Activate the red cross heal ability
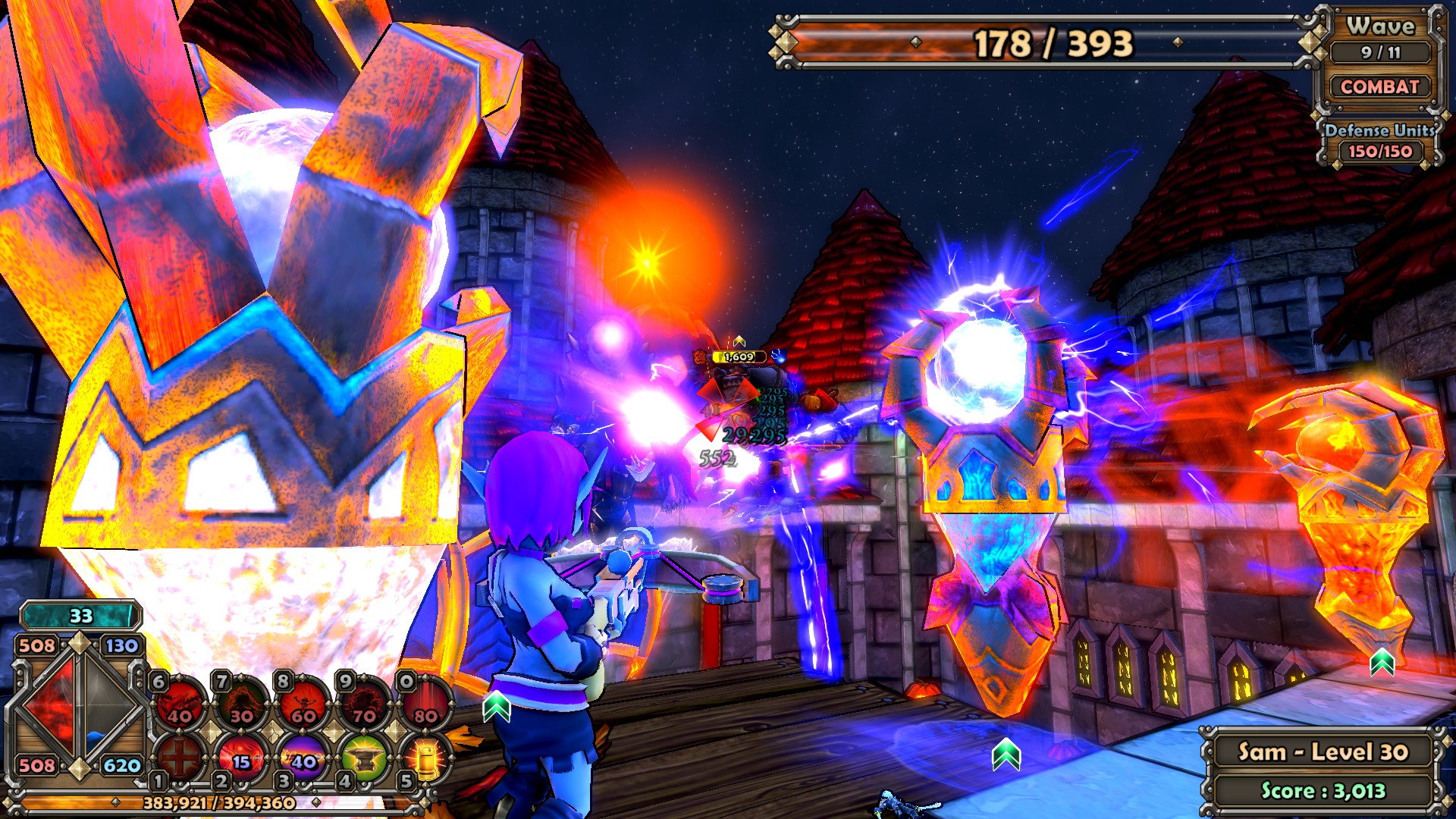1456x819 pixels. click(x=180, y=756)
